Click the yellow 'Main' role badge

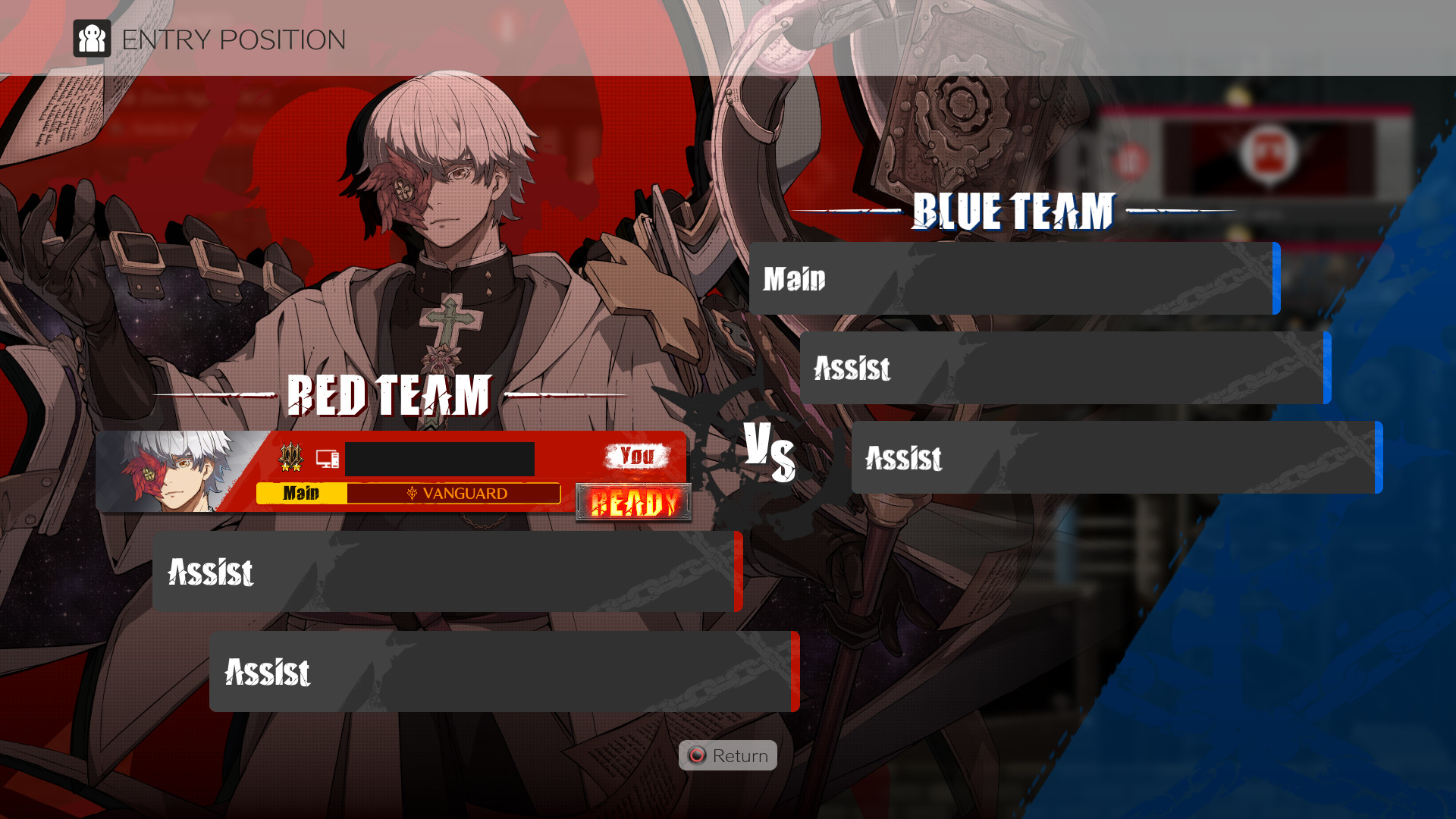pyautogui.click(x=301, y=494)
